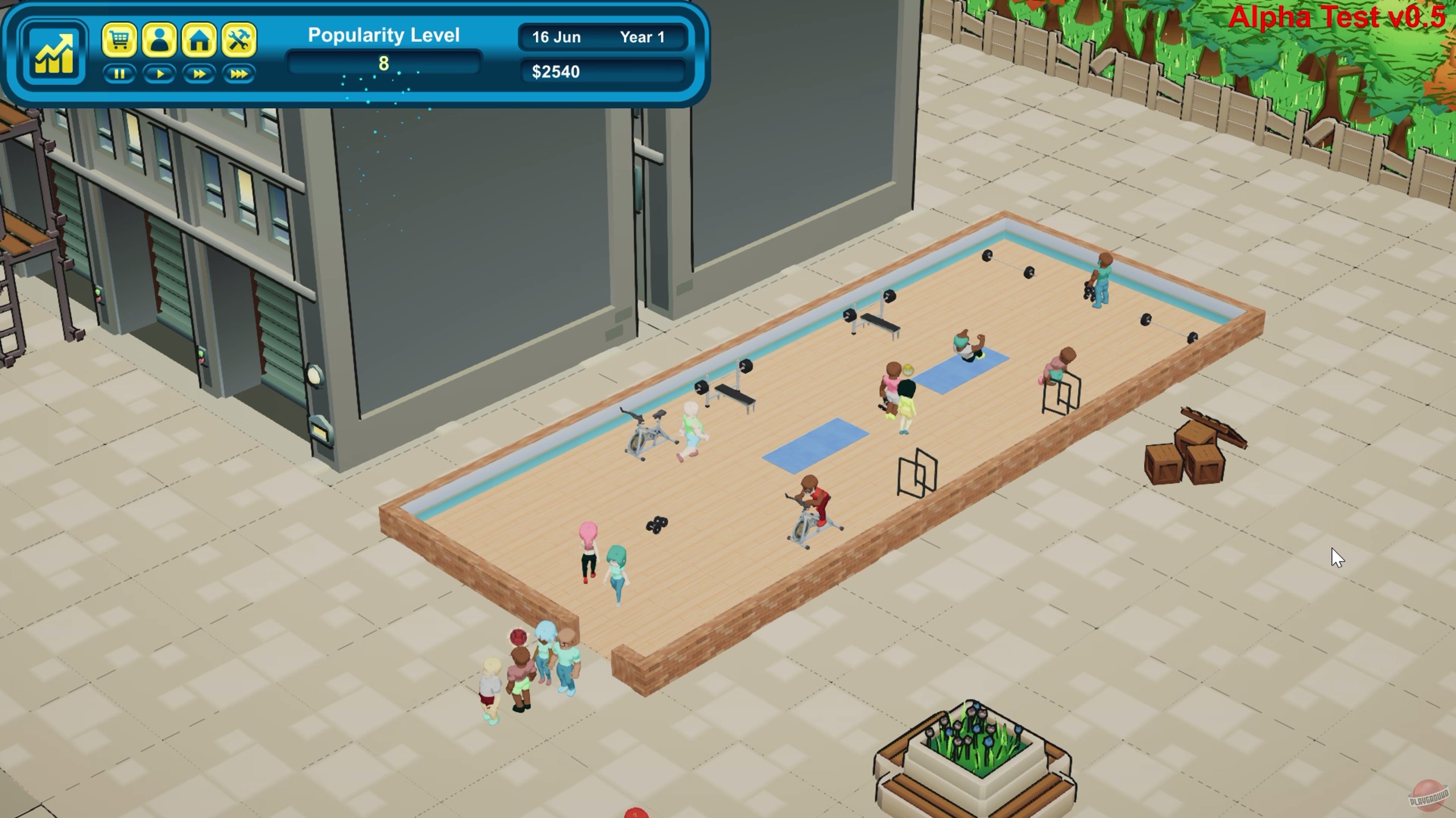Select the fastest game speed
Screen dimensions: 1456x818
tap(238, 73)
